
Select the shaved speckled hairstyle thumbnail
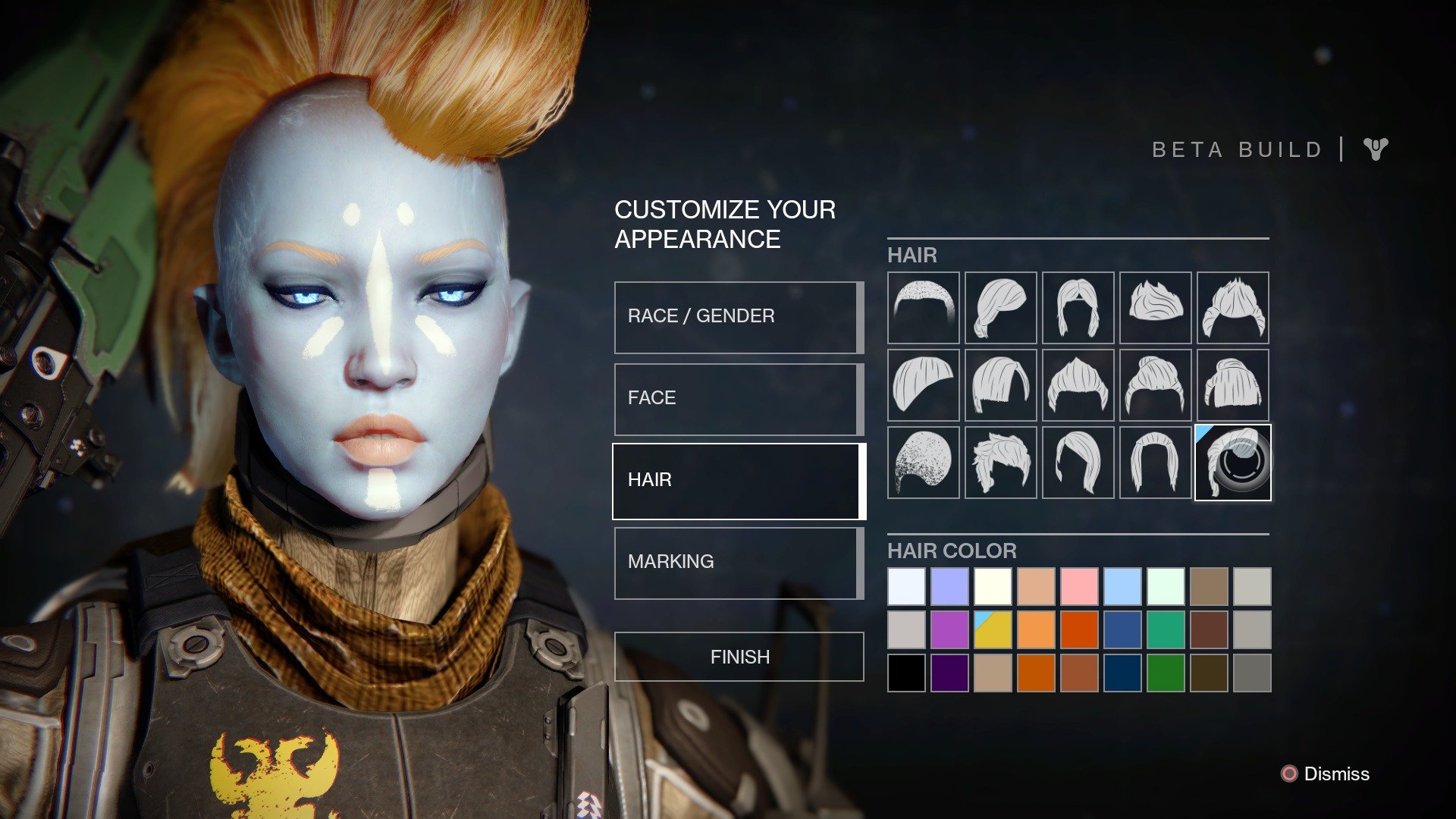[x=923, y=463]
